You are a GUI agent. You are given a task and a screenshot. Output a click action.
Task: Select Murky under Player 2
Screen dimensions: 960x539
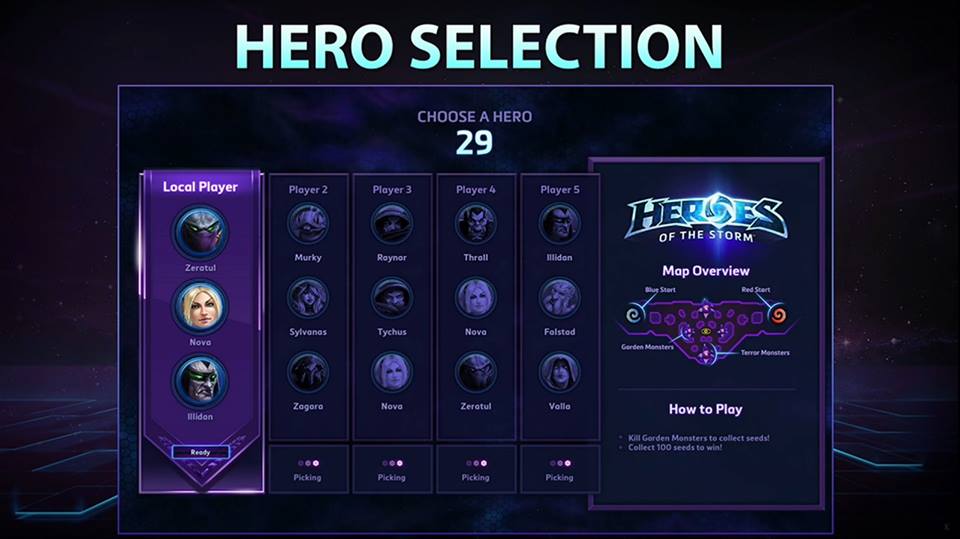click(x=308, y=224)
